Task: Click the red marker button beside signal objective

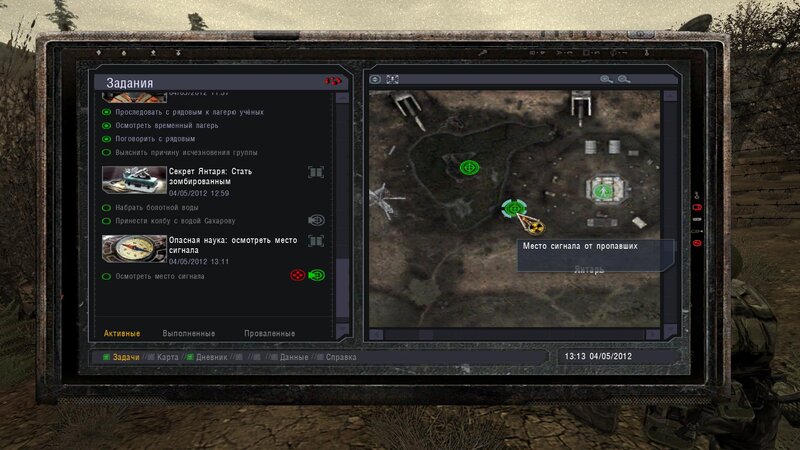Action: point(297,275)
